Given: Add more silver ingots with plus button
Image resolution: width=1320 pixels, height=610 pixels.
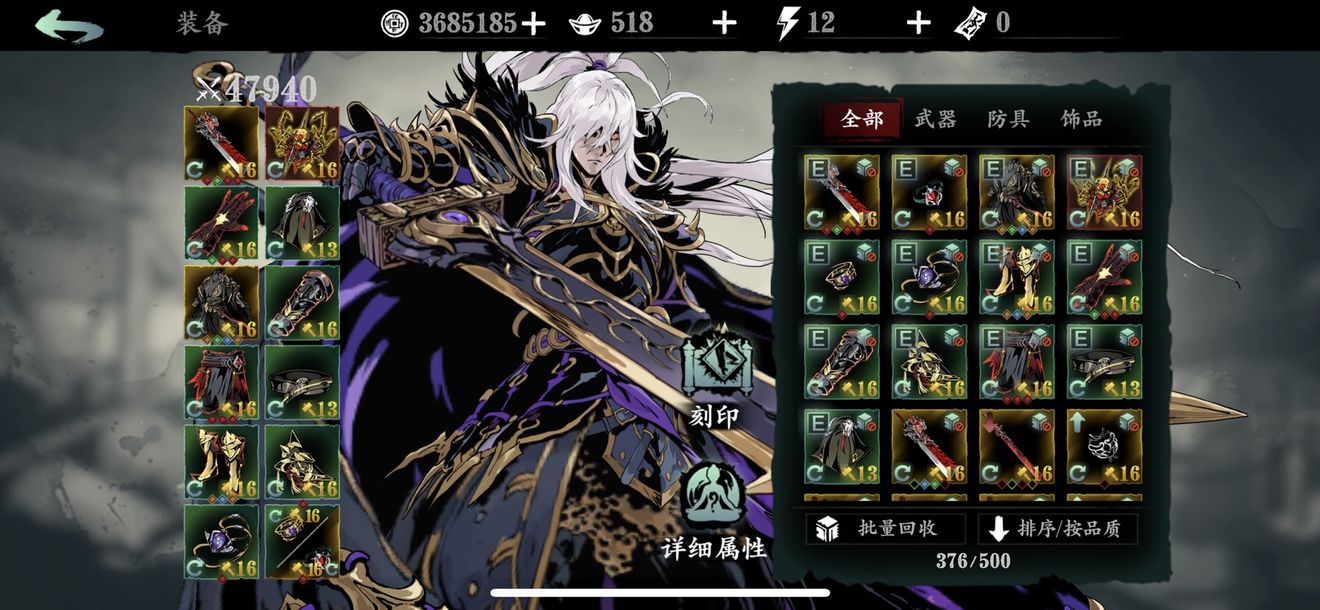Looking at the screenshot, I should point(724,24).
